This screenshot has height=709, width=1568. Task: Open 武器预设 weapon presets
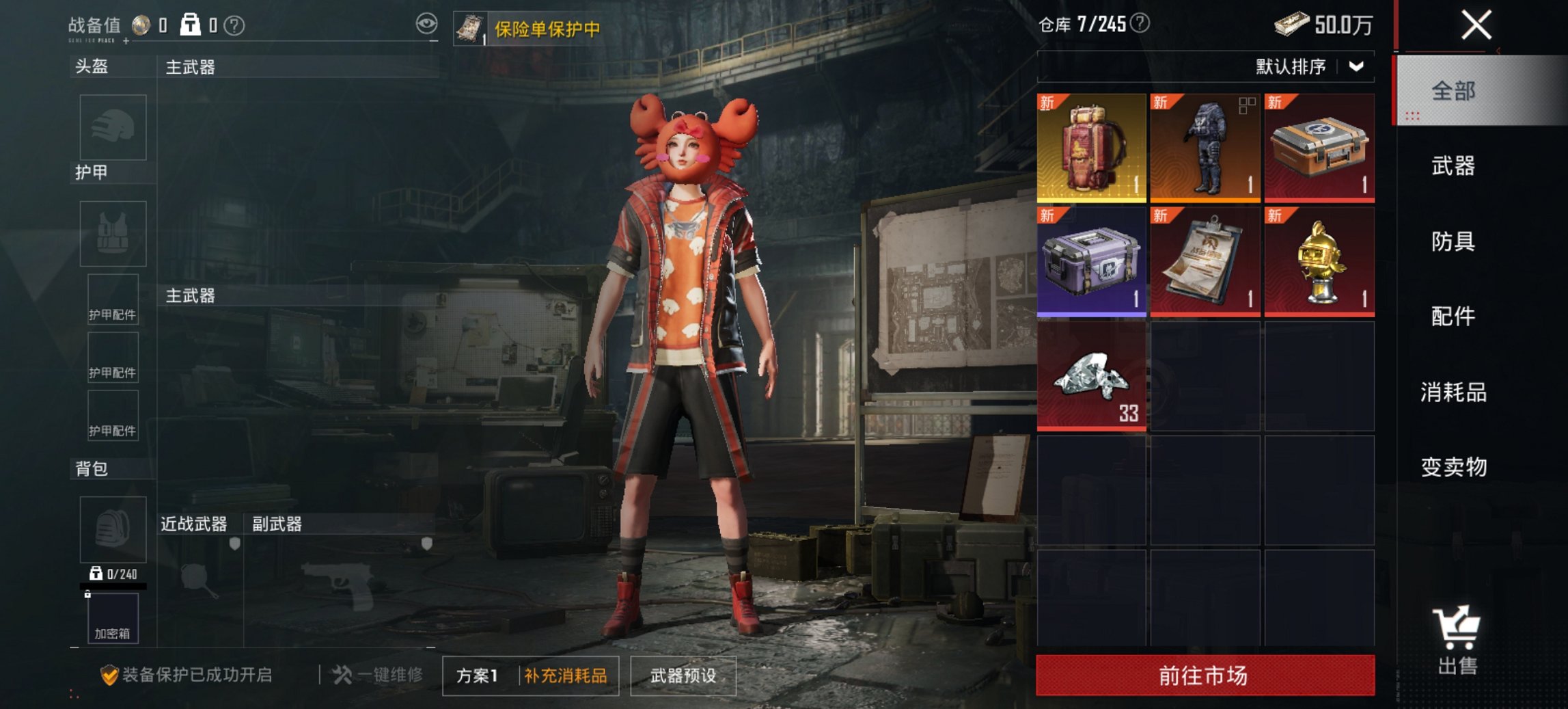tap(683, 674)
